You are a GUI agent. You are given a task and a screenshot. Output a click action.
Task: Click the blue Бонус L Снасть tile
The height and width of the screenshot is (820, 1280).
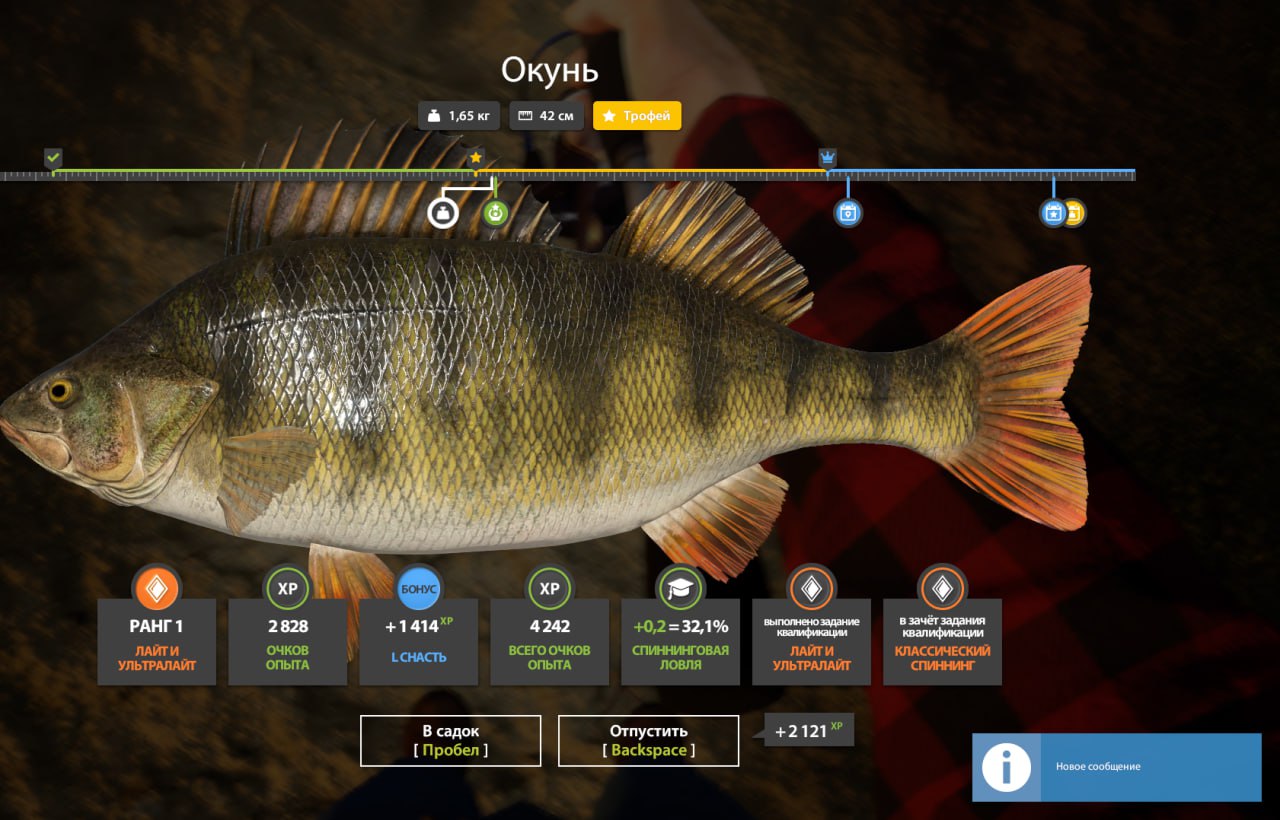point(418,641)
